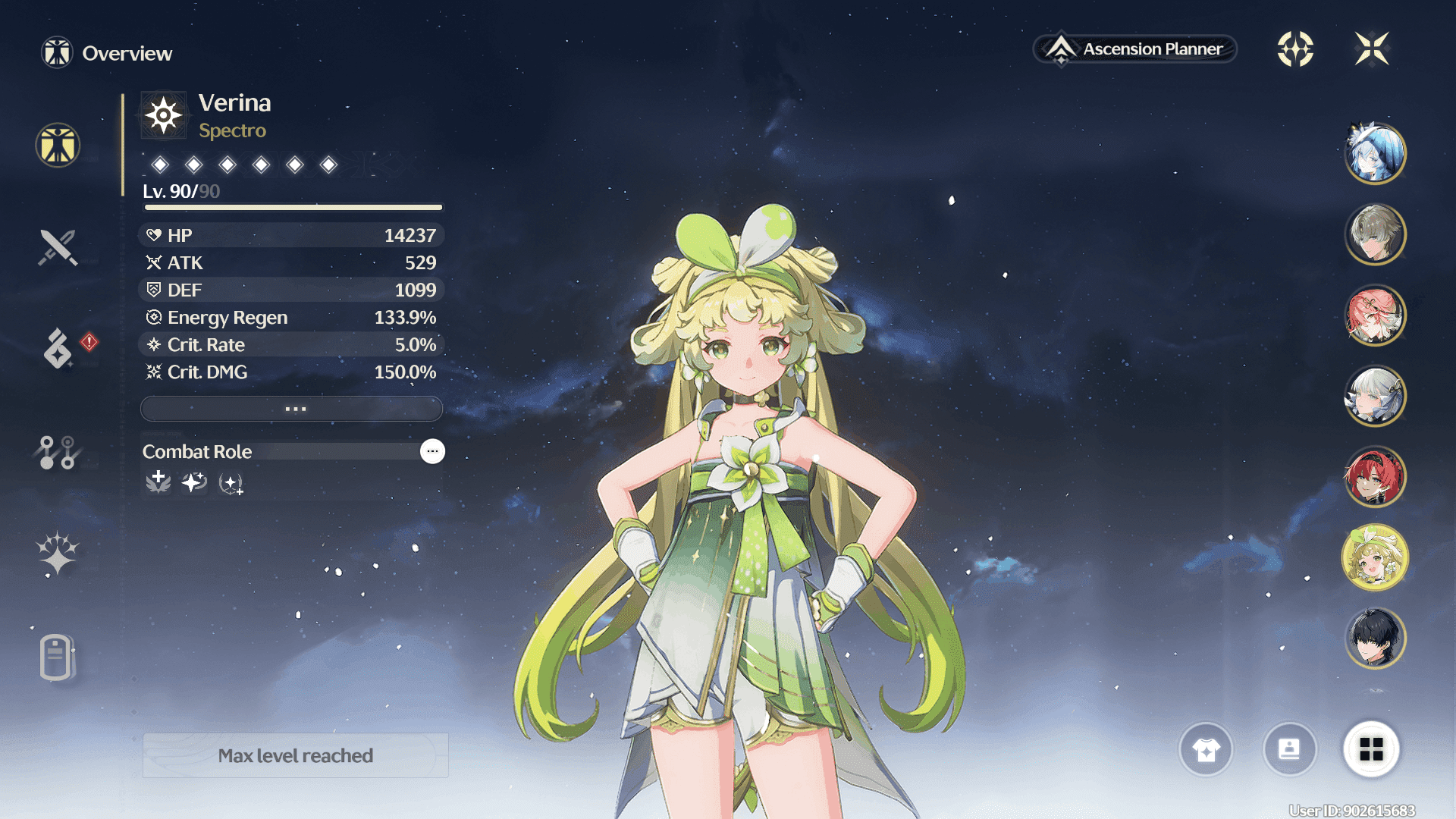
Task: Click the Verina Spectro element icon
Action: point(164,115)
